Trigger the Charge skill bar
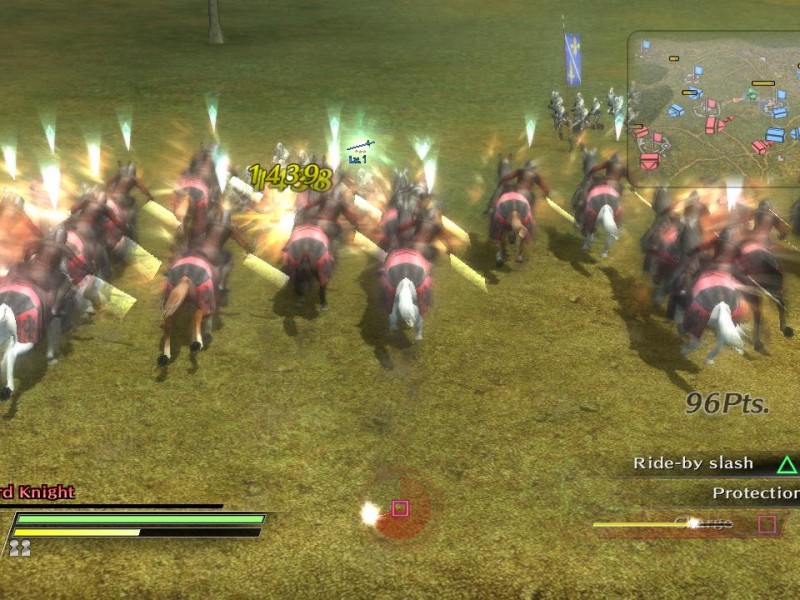 point(690,523)
